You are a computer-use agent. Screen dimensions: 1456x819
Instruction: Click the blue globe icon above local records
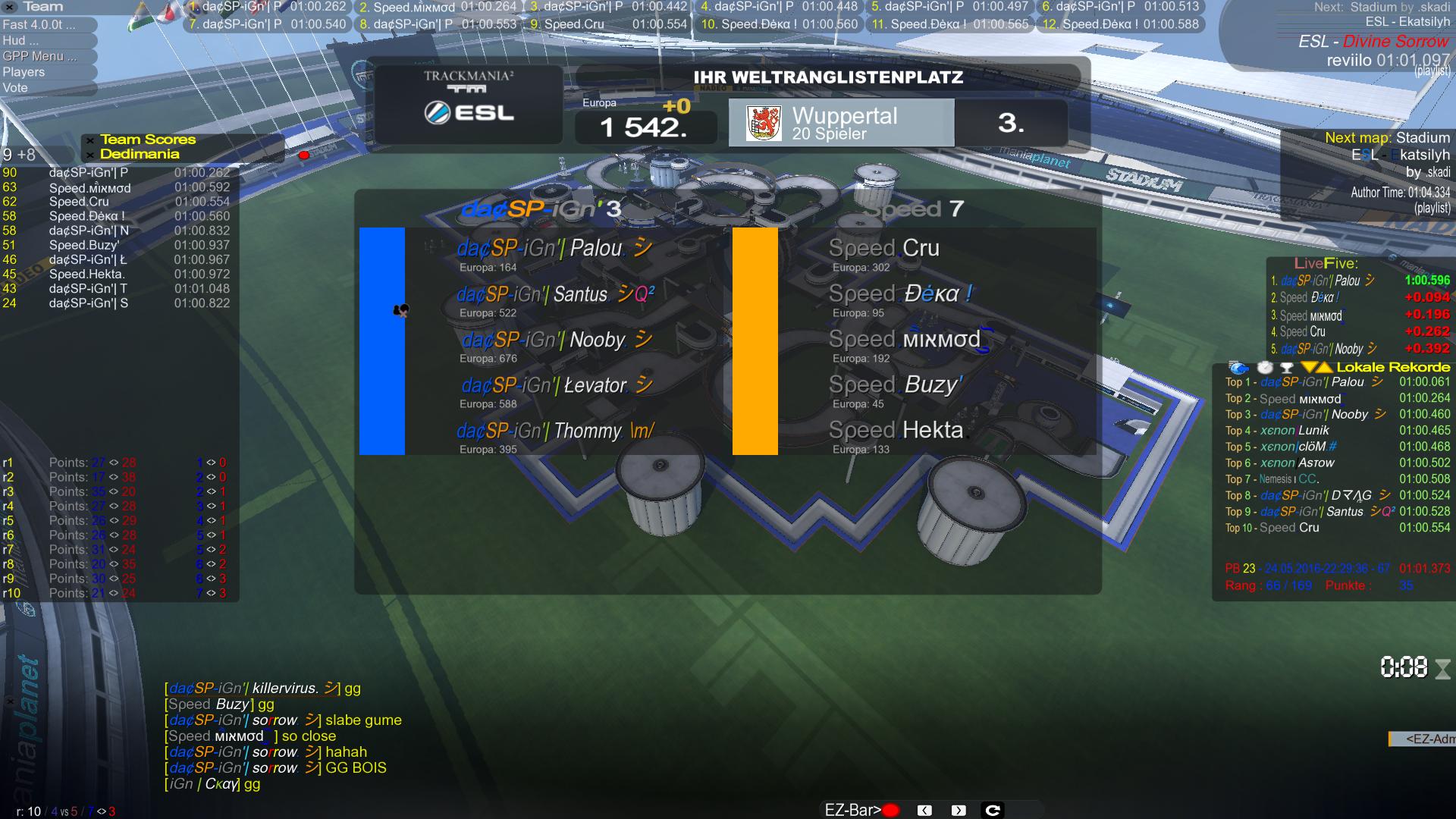click(x=1238, y=368)
